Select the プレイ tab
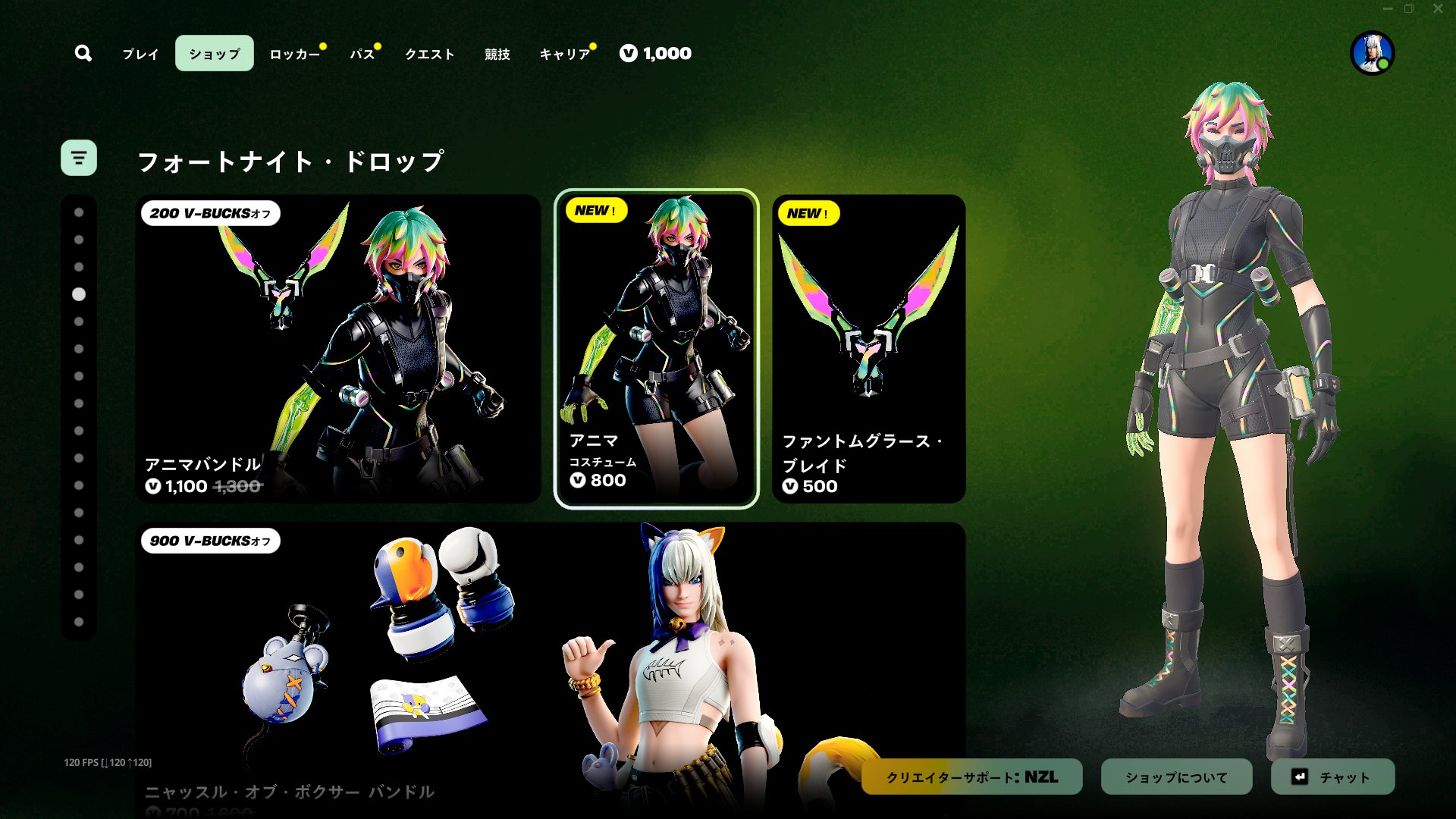Image resolution: width=1456 pixels, height=819 pixels. click(139, 54)
